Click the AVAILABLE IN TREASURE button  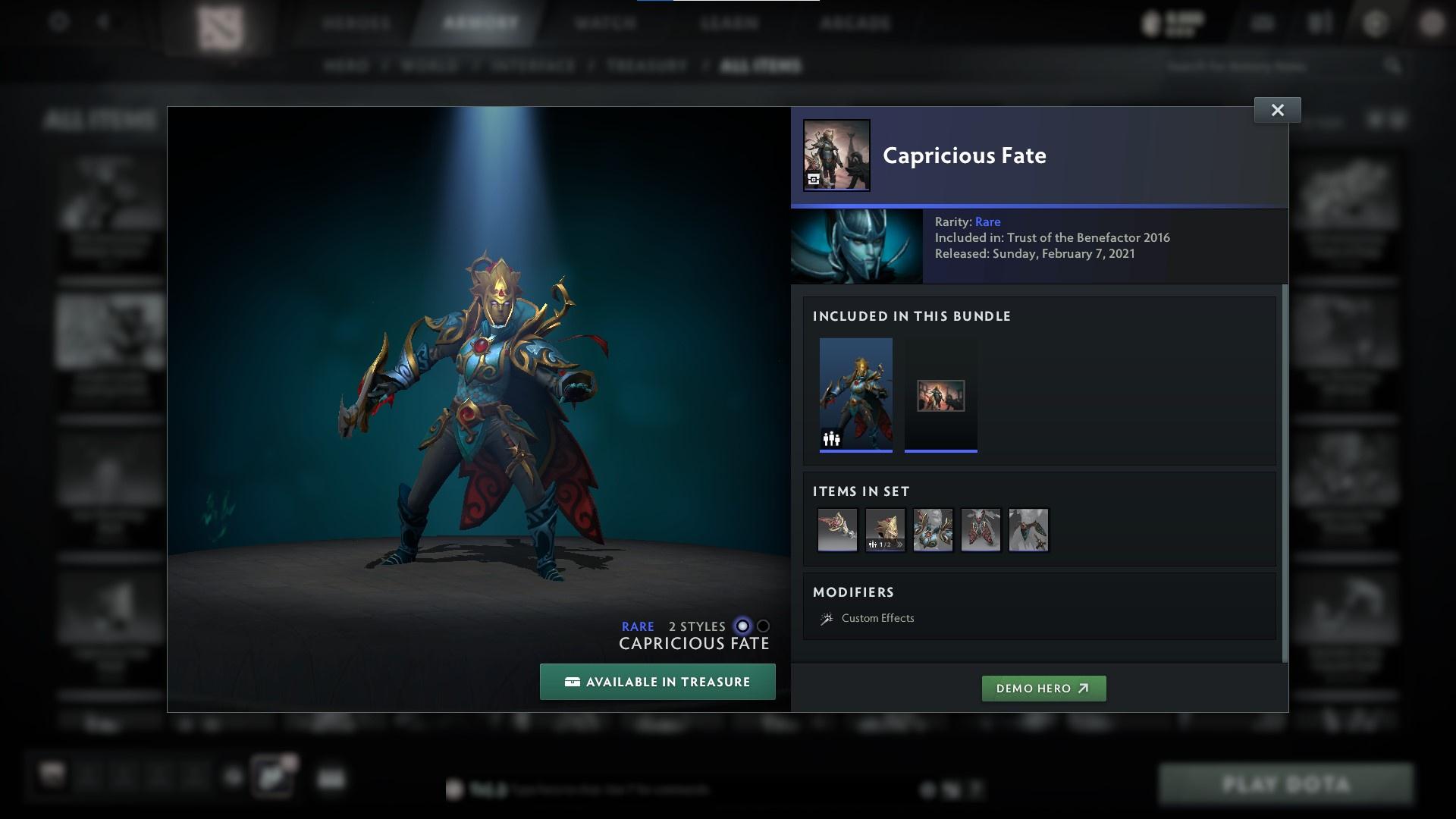pos(657,682)
